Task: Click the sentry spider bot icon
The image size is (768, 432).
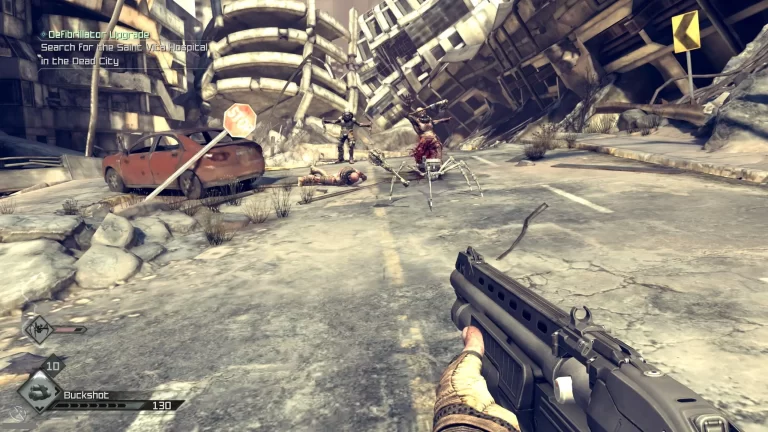Action: coord(38,328)
